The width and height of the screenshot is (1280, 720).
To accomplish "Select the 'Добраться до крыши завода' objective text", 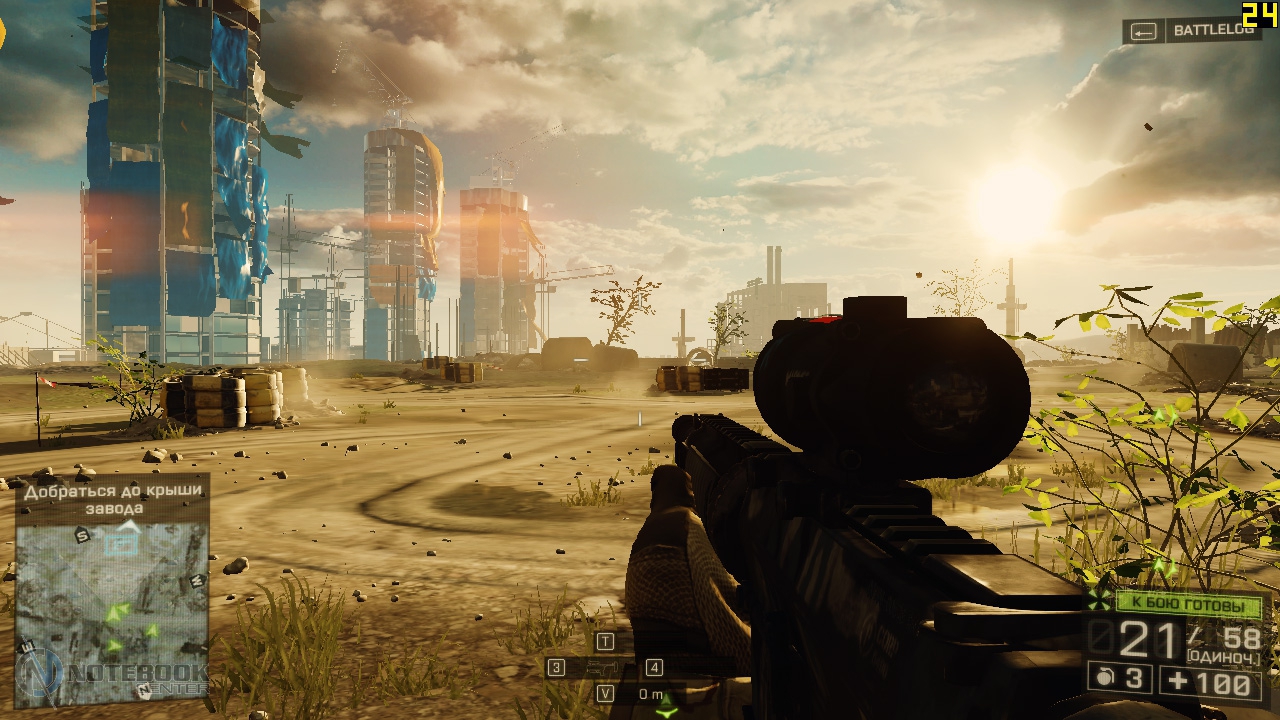I will pos(113,499).
